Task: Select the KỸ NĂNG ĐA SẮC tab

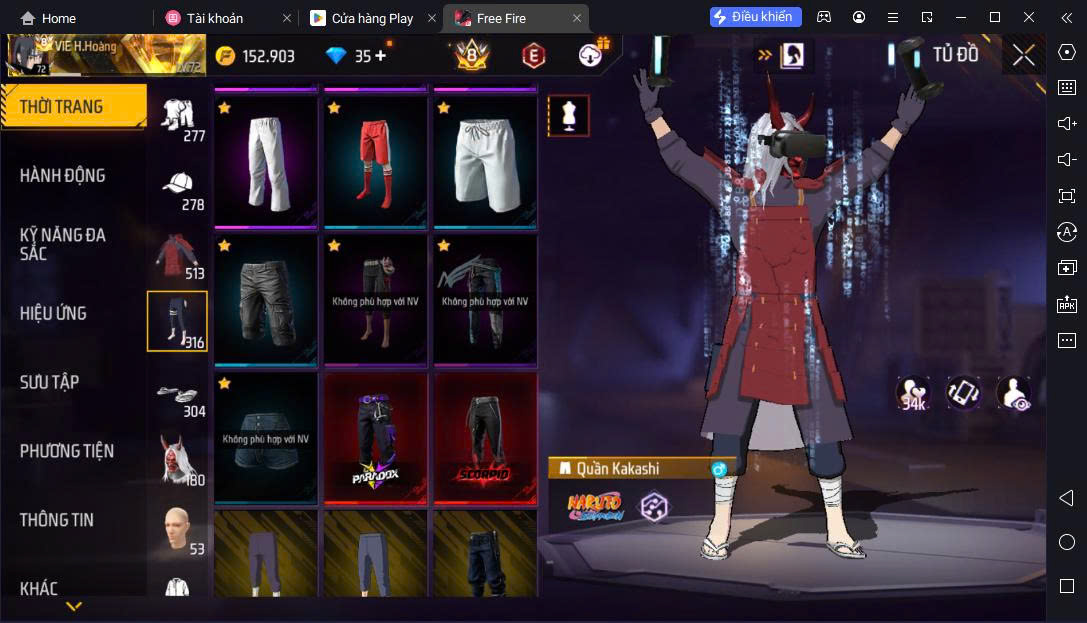Action: [x=62, y=244]
